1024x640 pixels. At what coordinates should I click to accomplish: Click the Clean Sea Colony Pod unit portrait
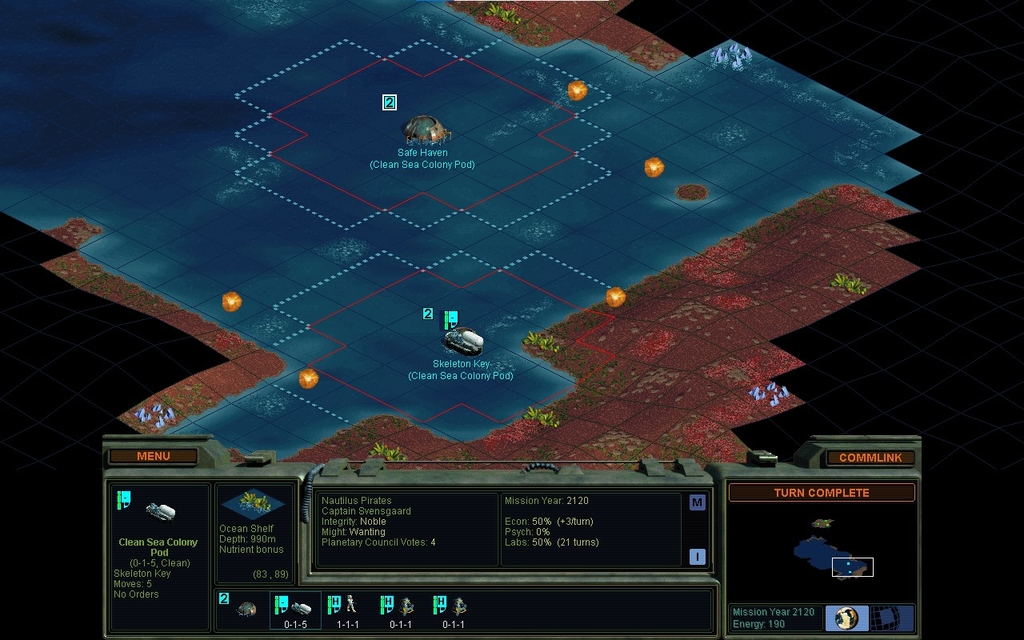click(x=160, y=511)
